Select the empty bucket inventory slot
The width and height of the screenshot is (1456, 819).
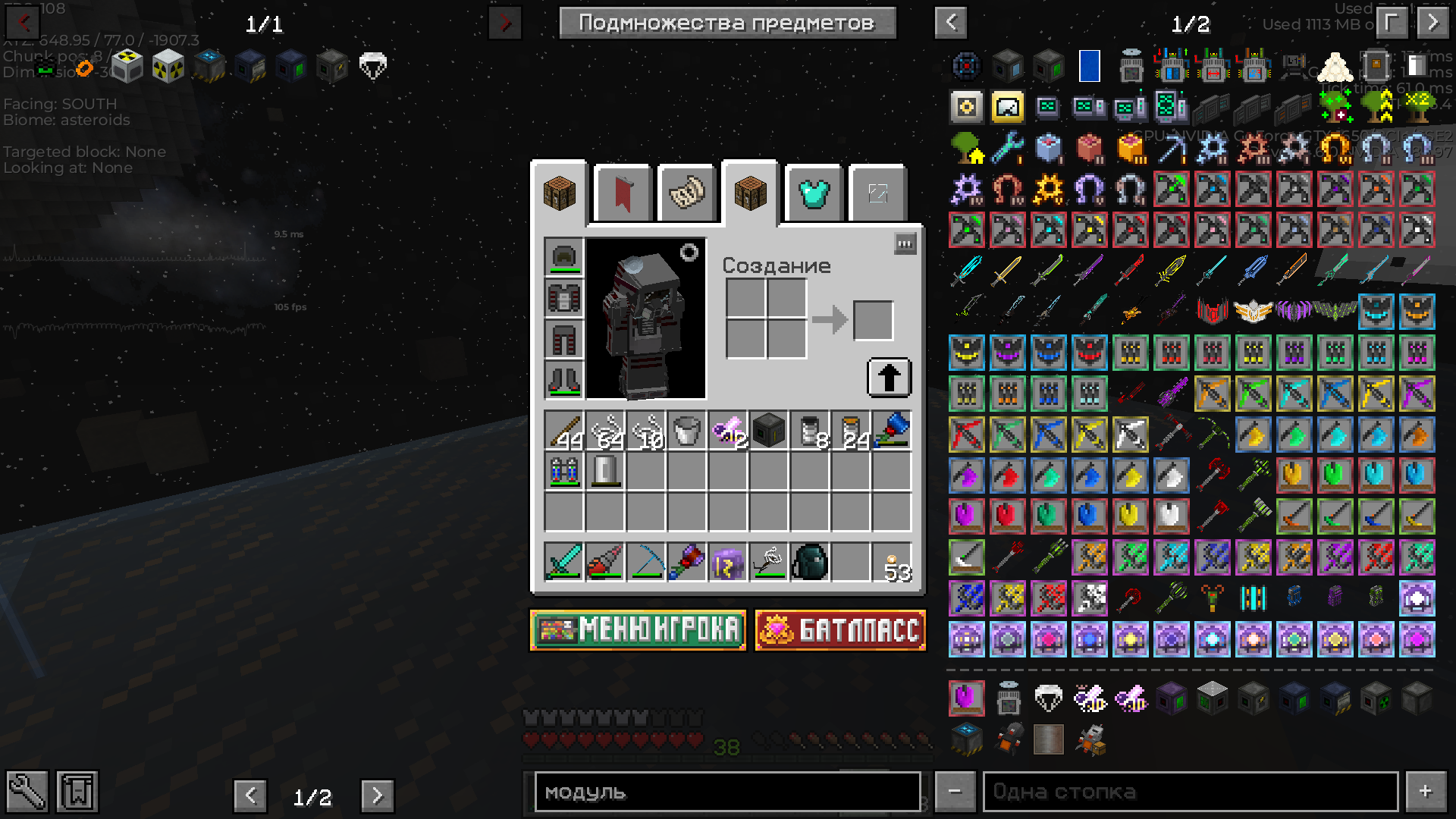coord(686,431)
